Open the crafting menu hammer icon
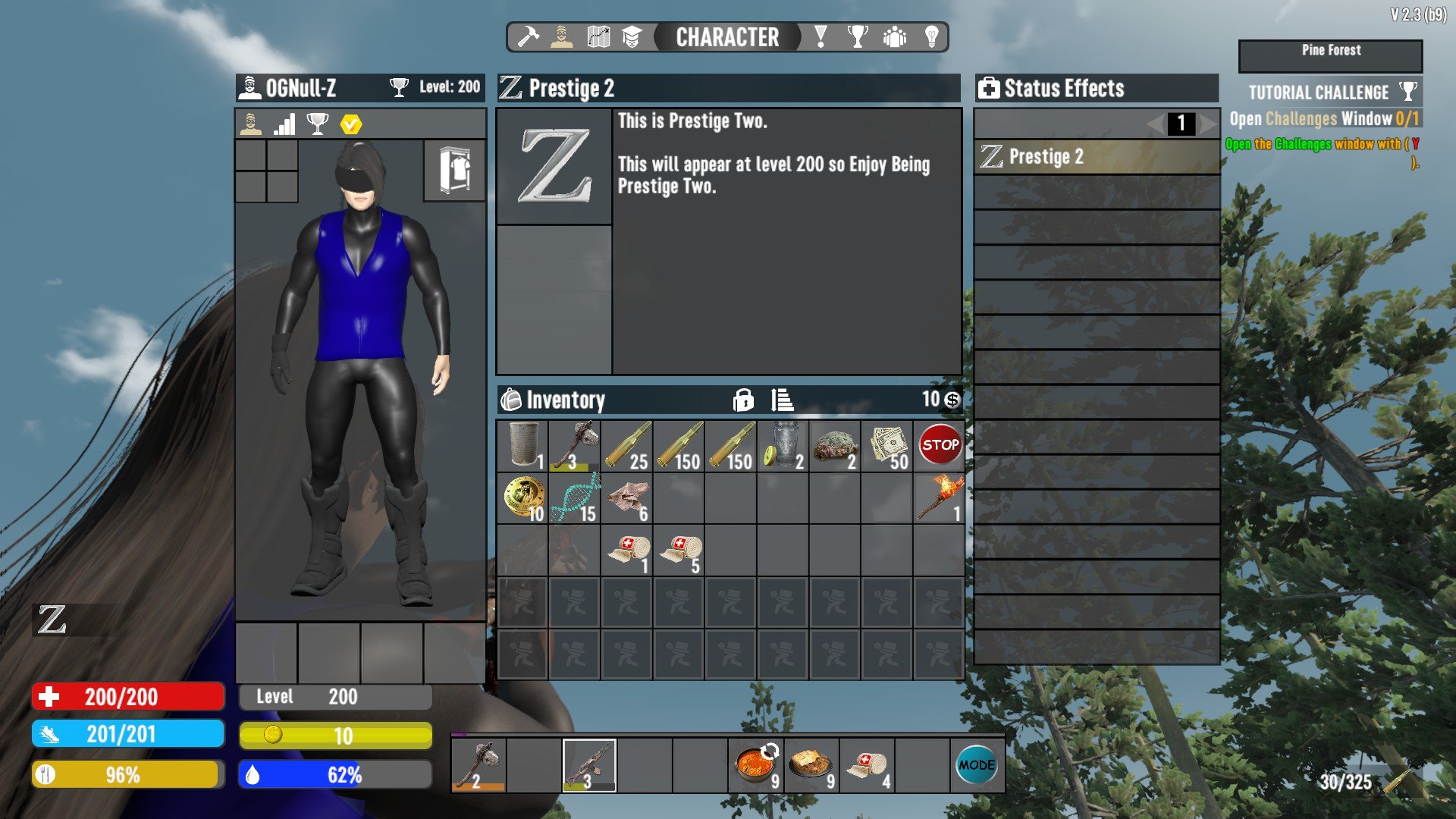 (528, 36)
